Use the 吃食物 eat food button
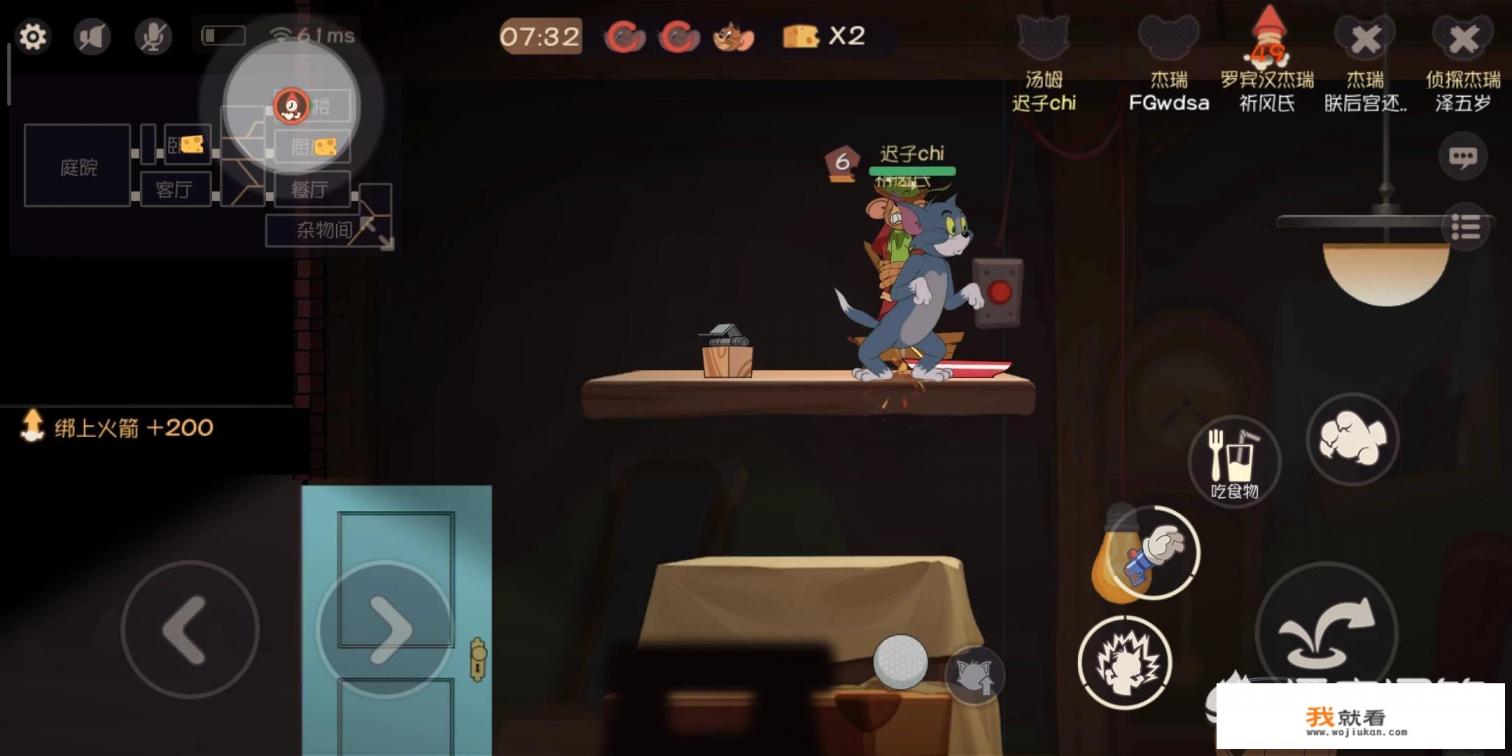The height and width of the screenshot is (756, 1512). (1234, 461)
